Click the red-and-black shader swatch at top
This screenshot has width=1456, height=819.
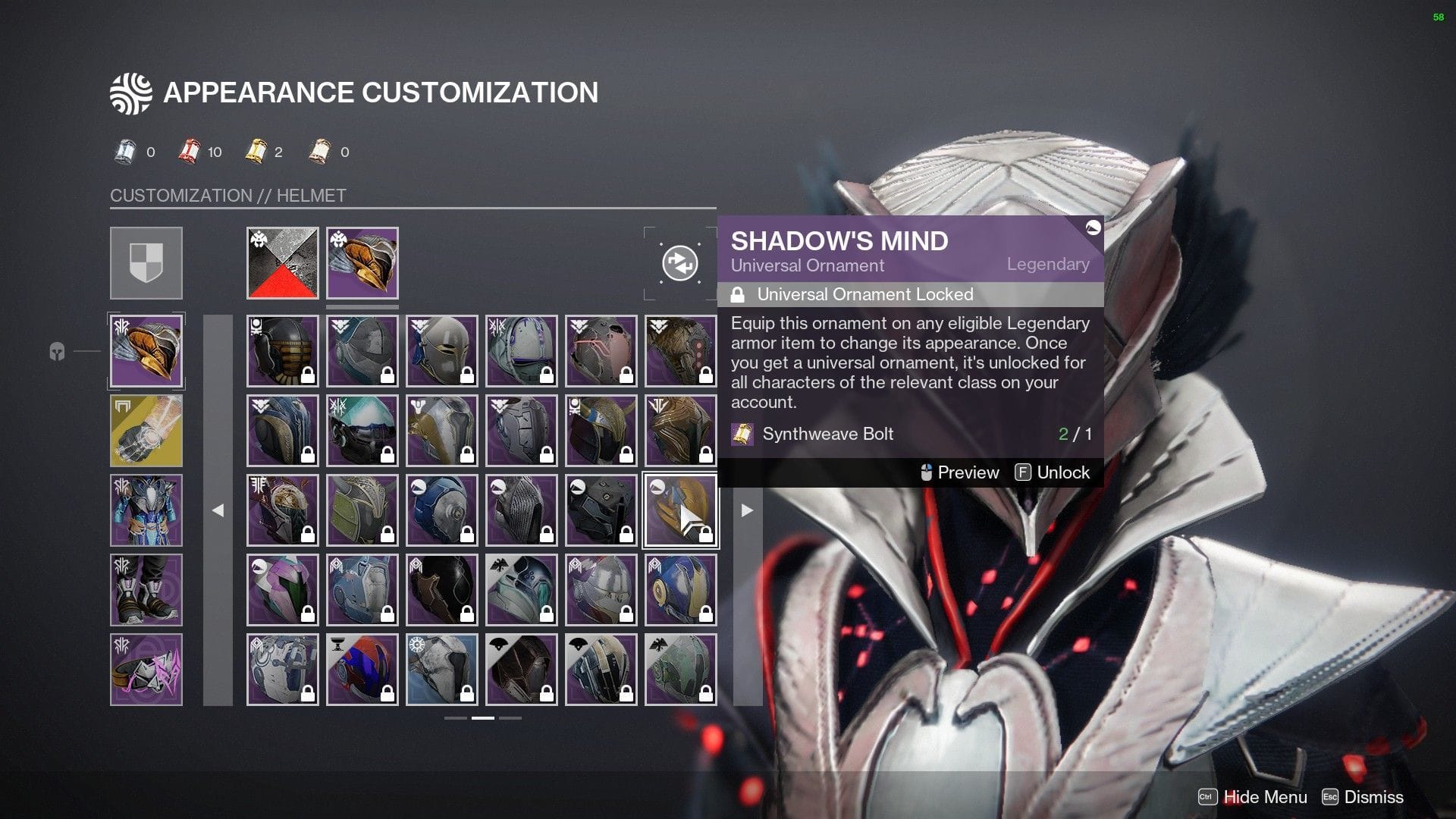(282, 263)
